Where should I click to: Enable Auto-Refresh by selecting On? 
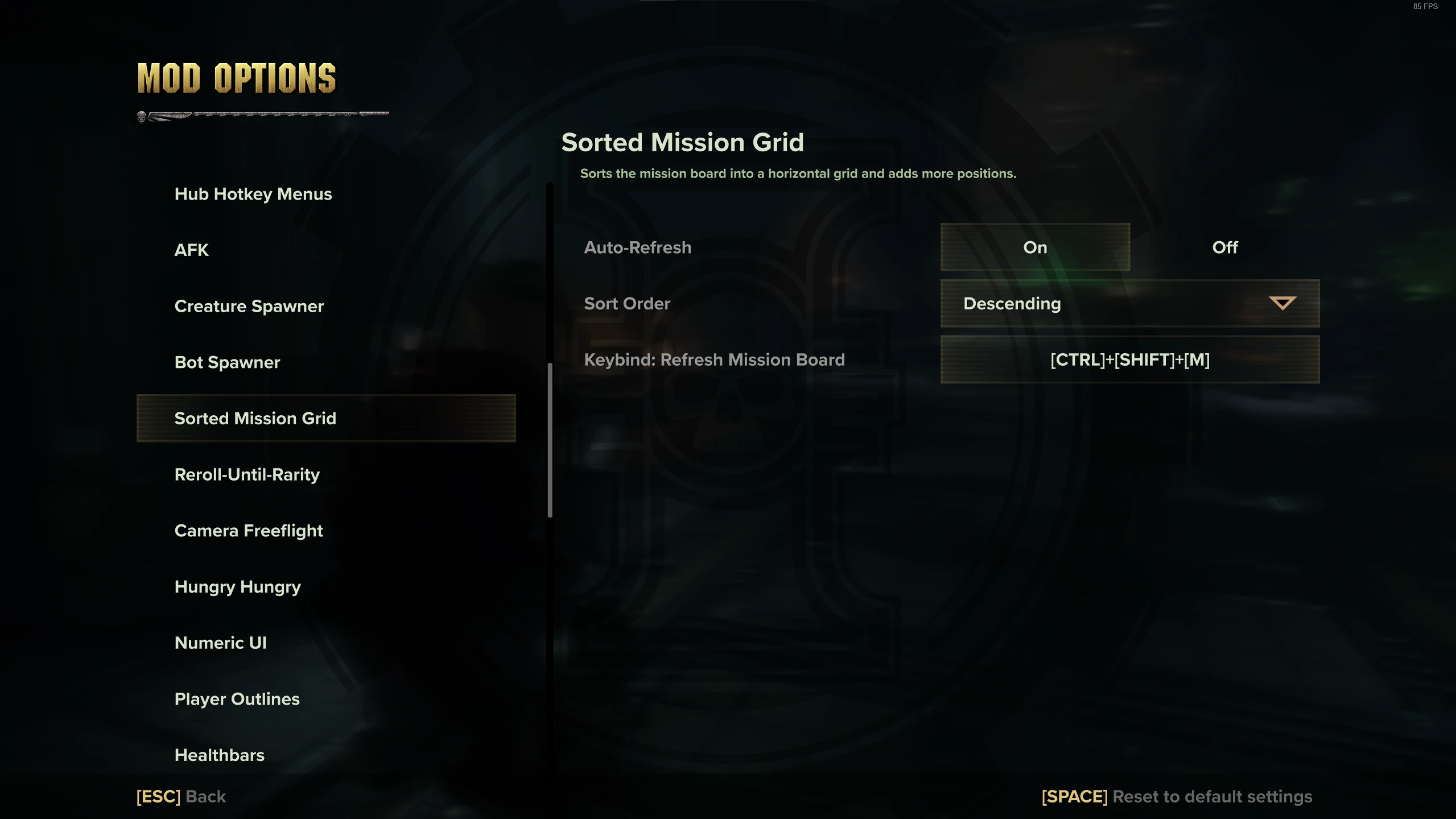pos(1034,247)
